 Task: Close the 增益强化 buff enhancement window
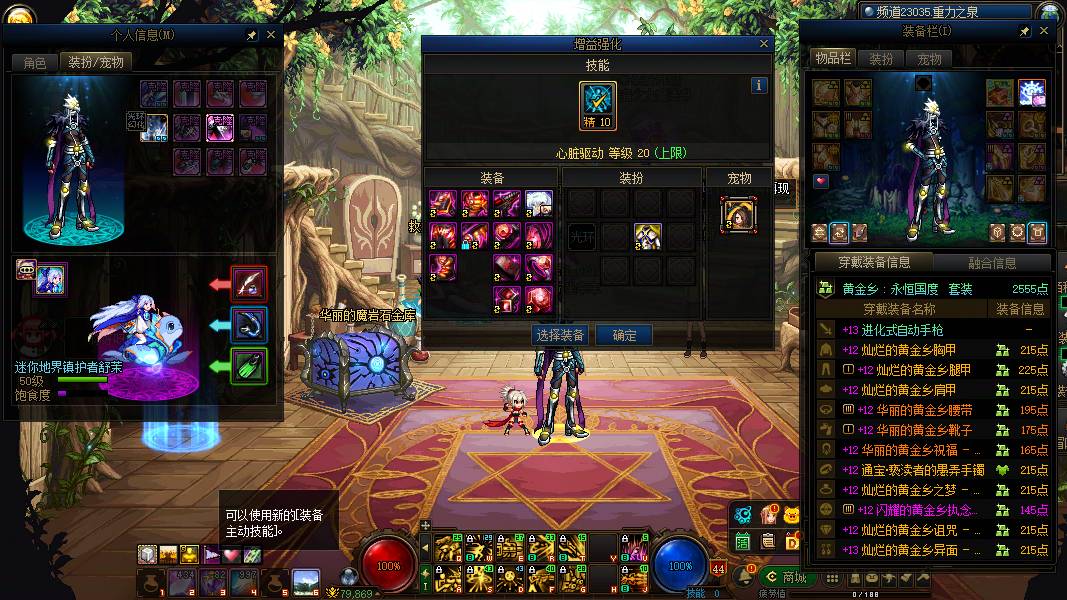[x=764, y=44]
